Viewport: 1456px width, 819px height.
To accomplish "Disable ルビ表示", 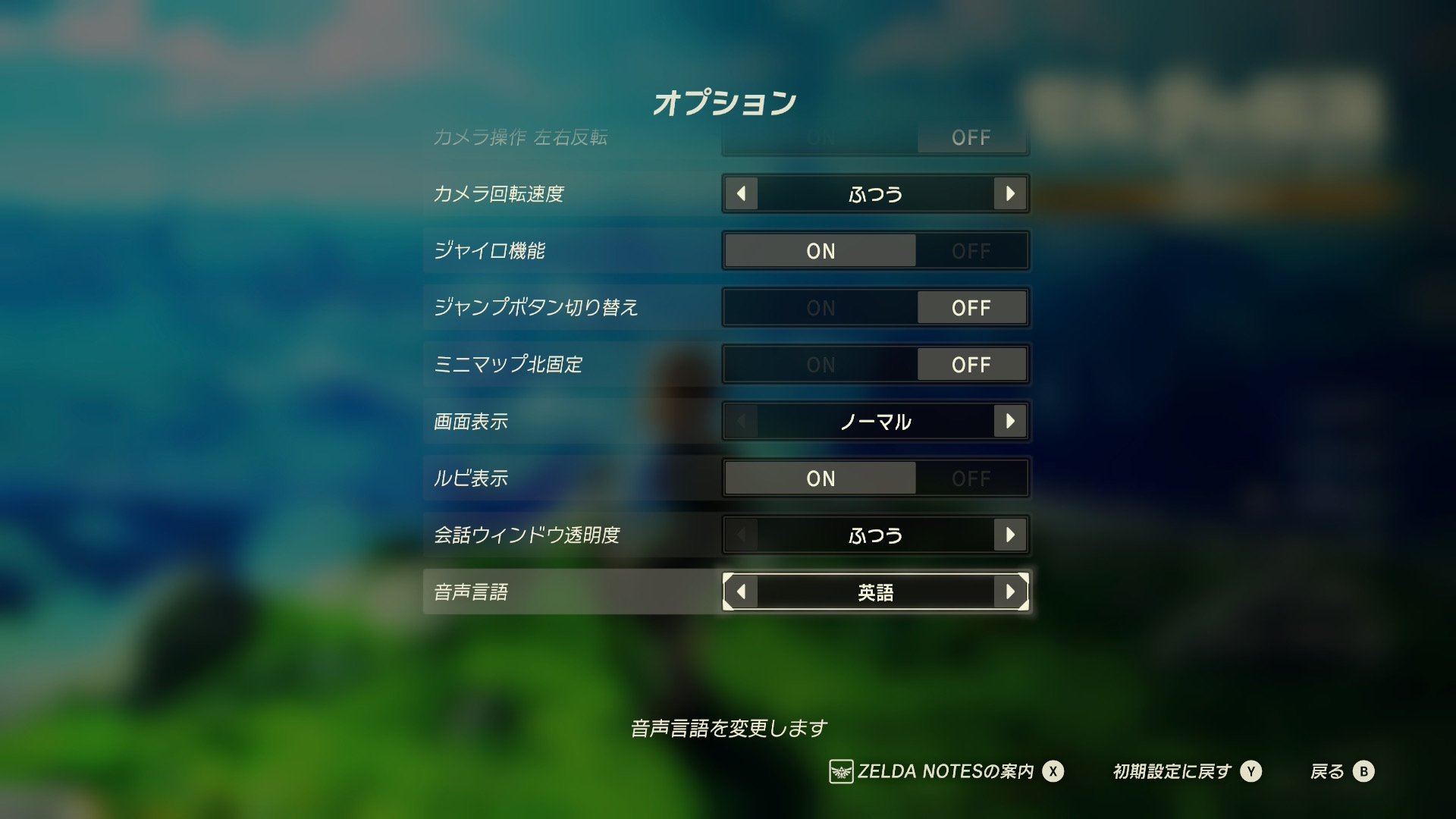I will pyautogui.click(x=972, y=478).
